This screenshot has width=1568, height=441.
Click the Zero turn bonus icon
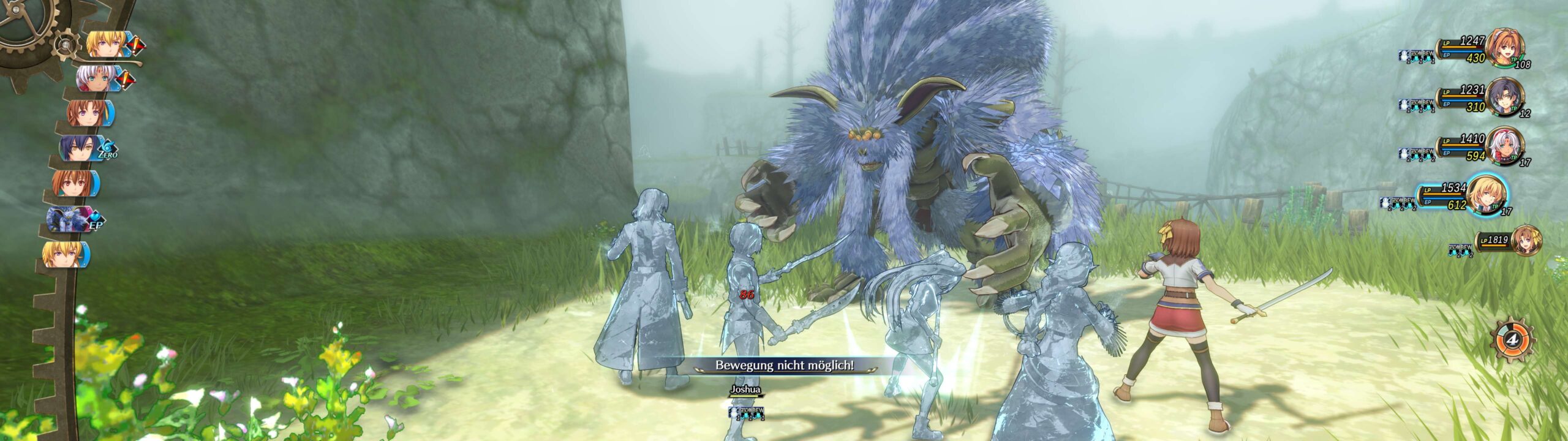point(108,150)
